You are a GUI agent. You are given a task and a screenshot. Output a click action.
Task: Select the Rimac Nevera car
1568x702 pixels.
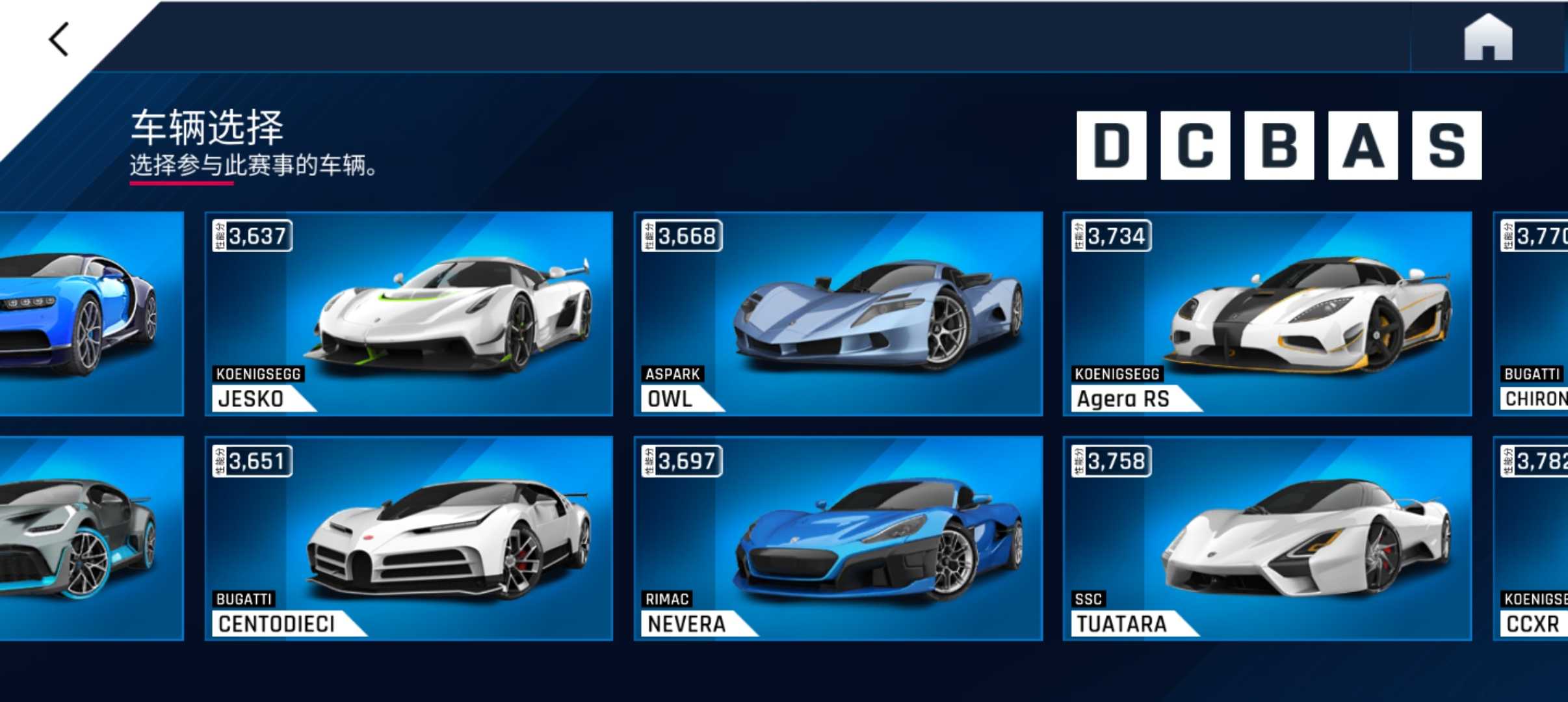click(x=838, y=538)
